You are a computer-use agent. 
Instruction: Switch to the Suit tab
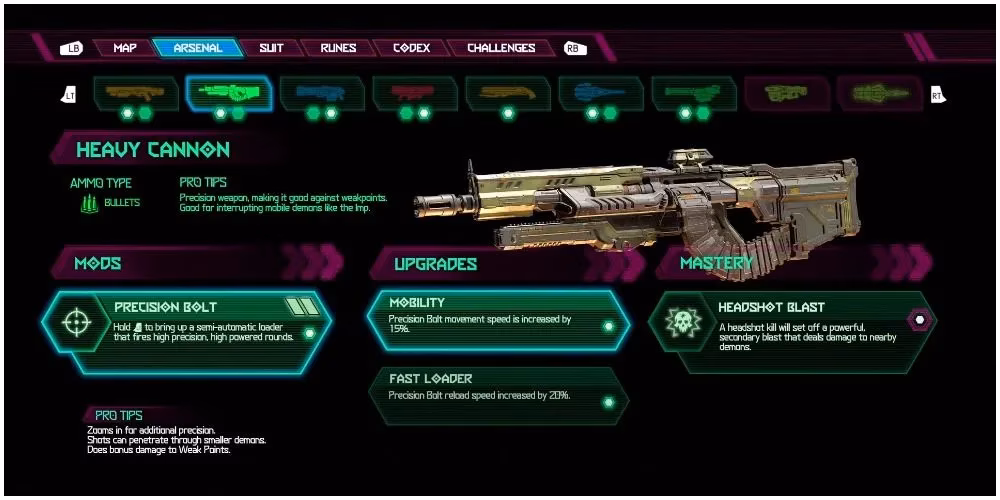[271, 48]
